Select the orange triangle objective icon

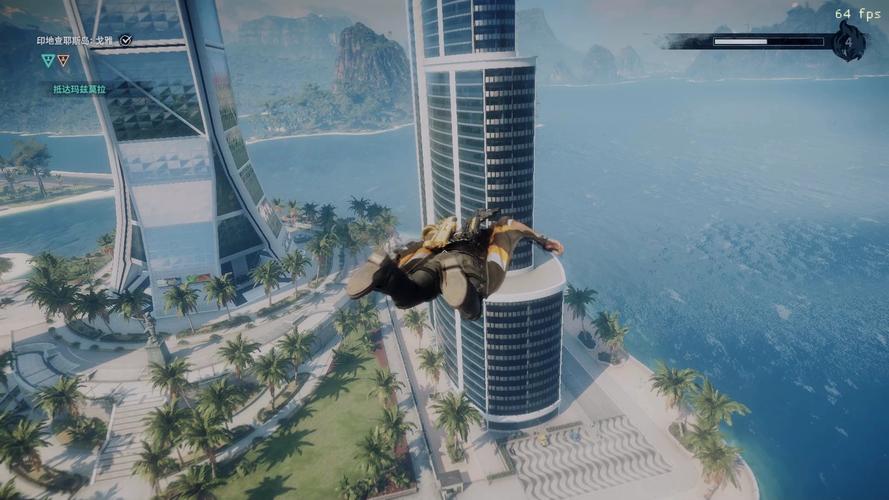tap(63, 60)
